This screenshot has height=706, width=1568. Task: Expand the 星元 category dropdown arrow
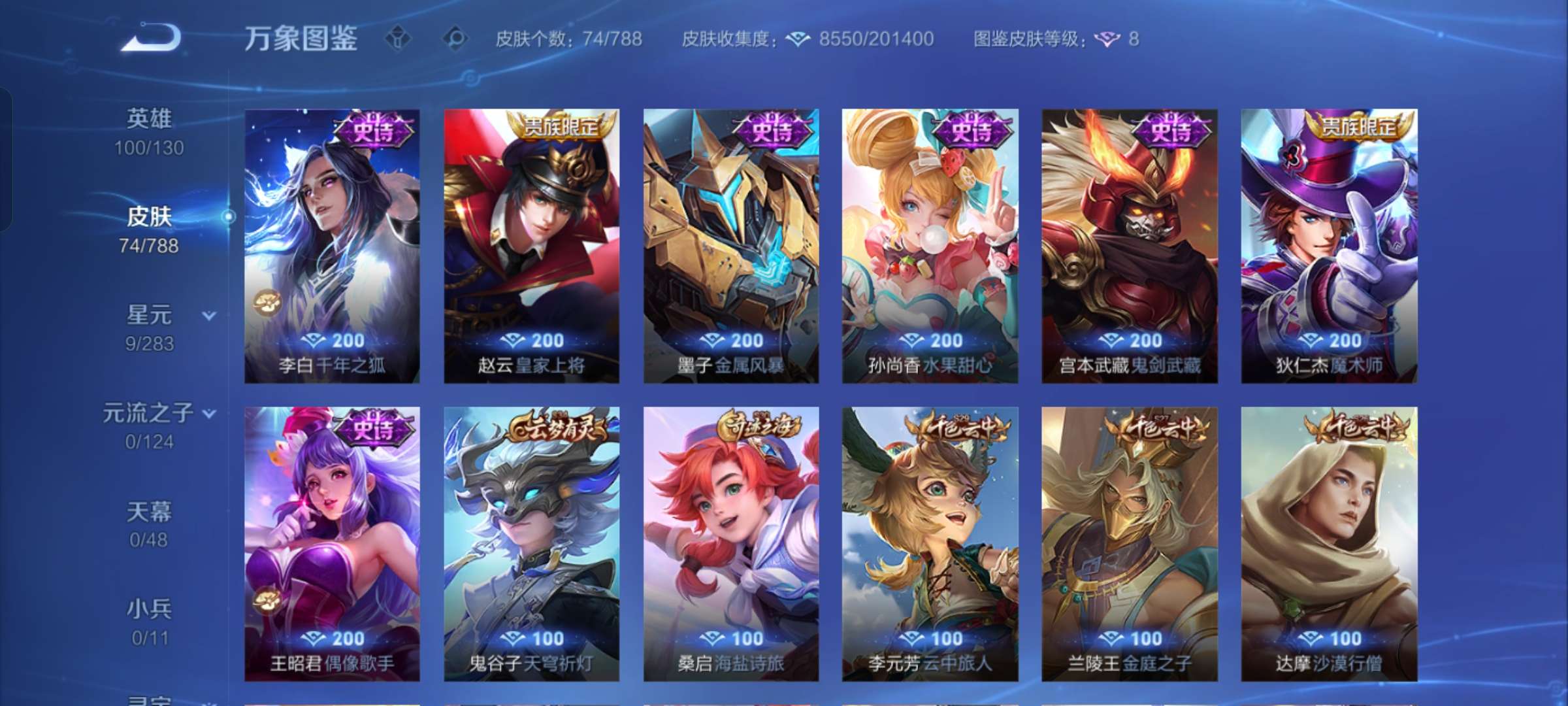coord(208,316)
